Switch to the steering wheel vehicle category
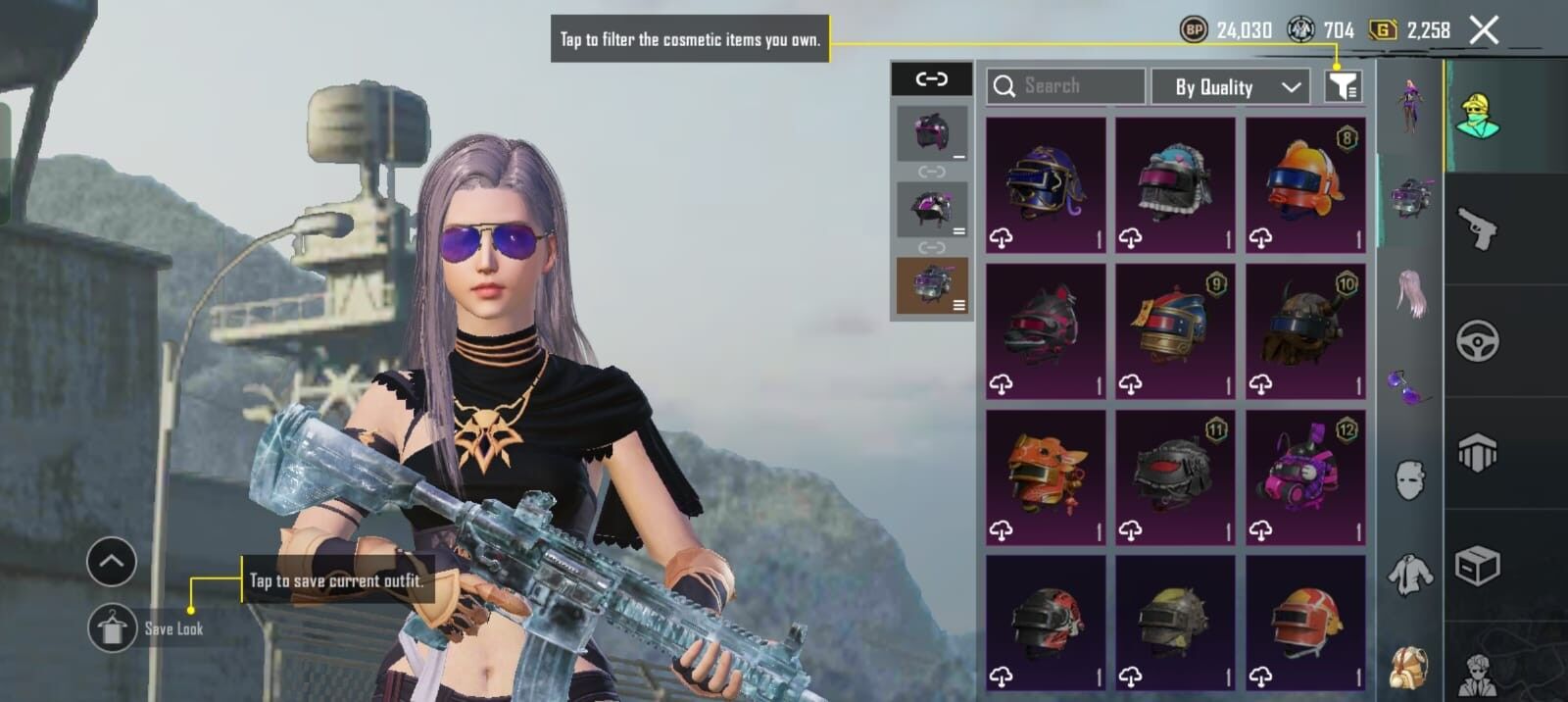This screenshot has height=702, width=1568. coord(1478,341)
